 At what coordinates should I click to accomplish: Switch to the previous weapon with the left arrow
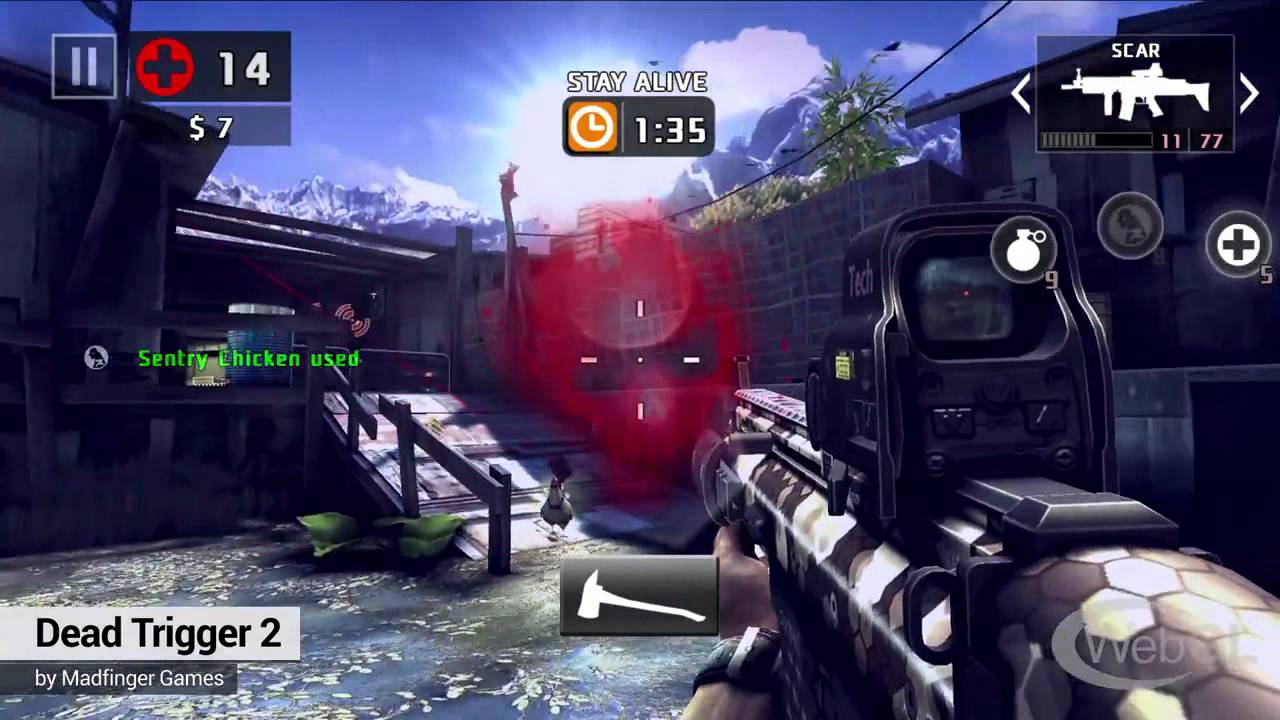coord(1020,93)
